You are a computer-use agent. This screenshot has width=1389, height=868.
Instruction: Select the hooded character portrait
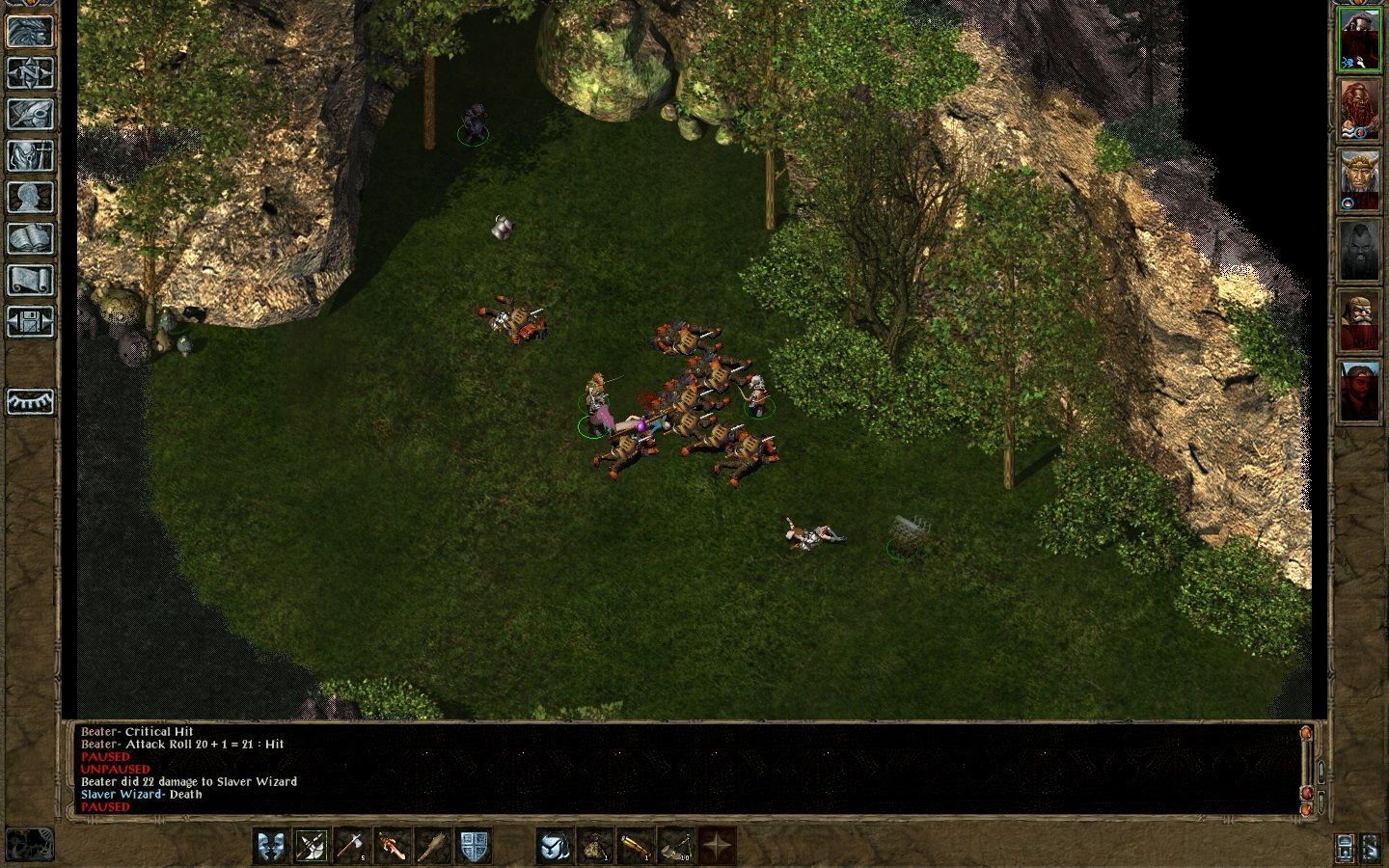tap(1359, 40)
